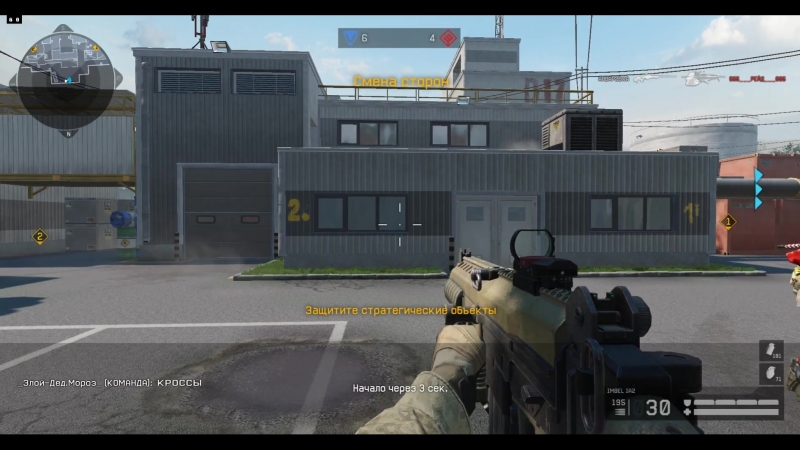Open the team chat message line
Screen dimensions: 800x450
click(112, 383)
